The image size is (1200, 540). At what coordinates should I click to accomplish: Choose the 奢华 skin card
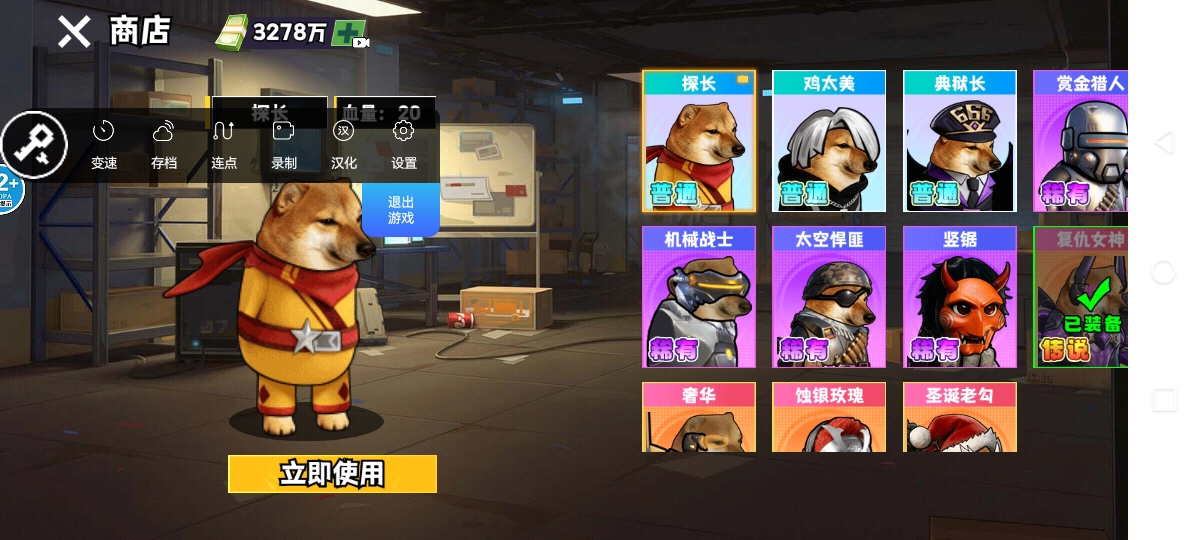(698, 418)
